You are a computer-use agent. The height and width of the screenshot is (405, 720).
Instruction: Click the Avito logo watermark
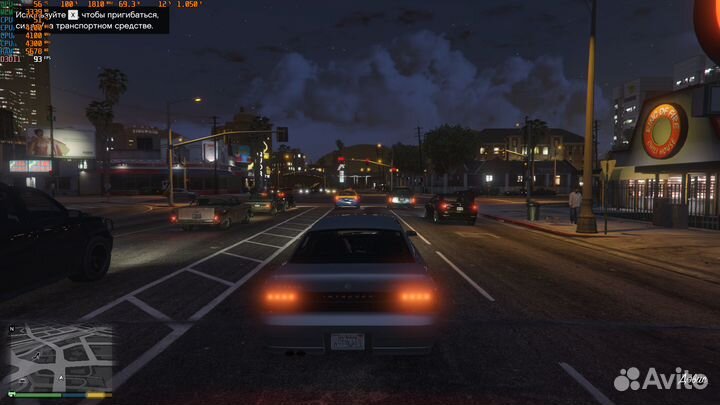[x=659, y=379]
